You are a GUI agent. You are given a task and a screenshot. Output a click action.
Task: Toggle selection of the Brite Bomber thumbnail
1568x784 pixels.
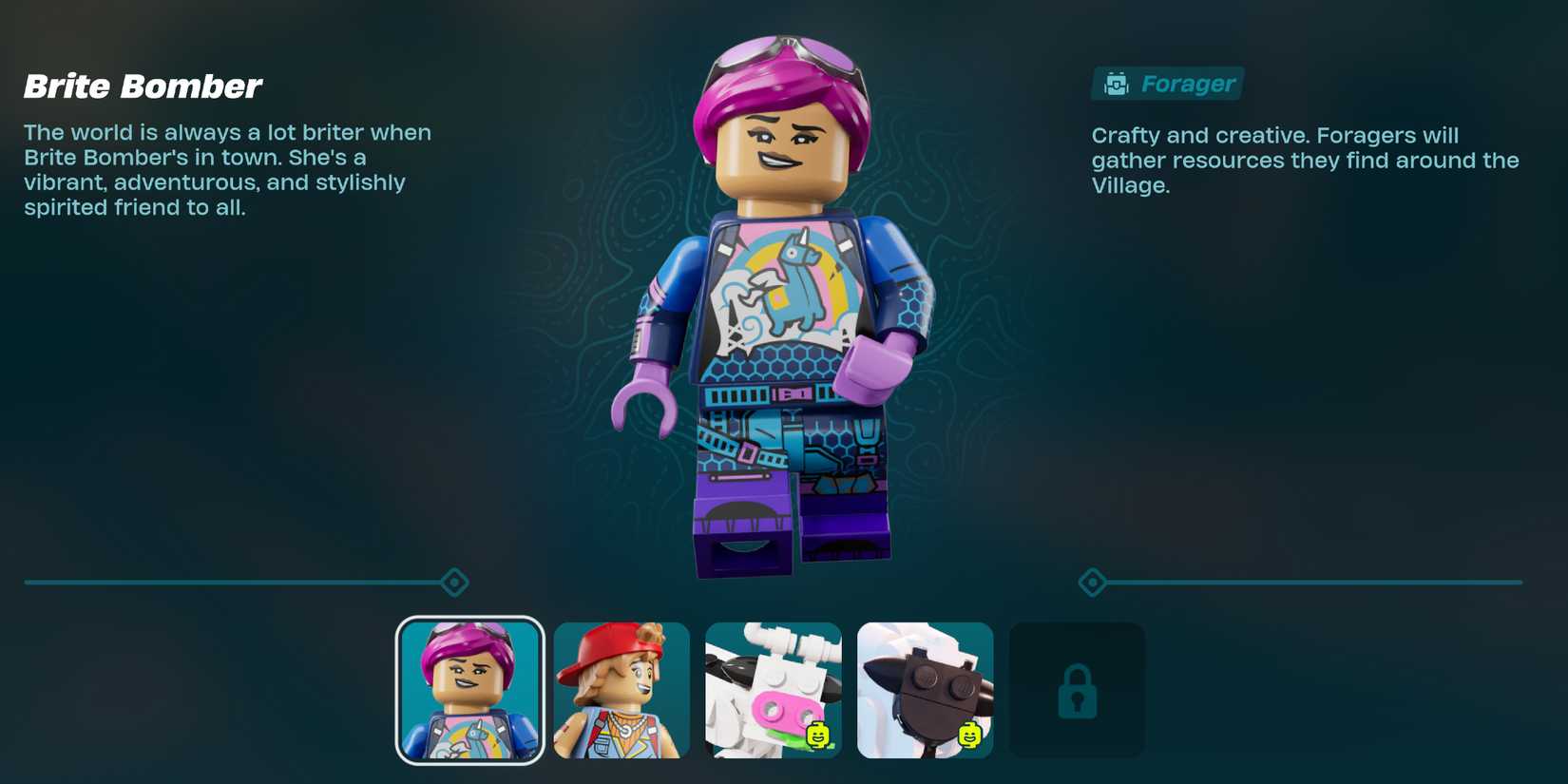click(469, 690)
